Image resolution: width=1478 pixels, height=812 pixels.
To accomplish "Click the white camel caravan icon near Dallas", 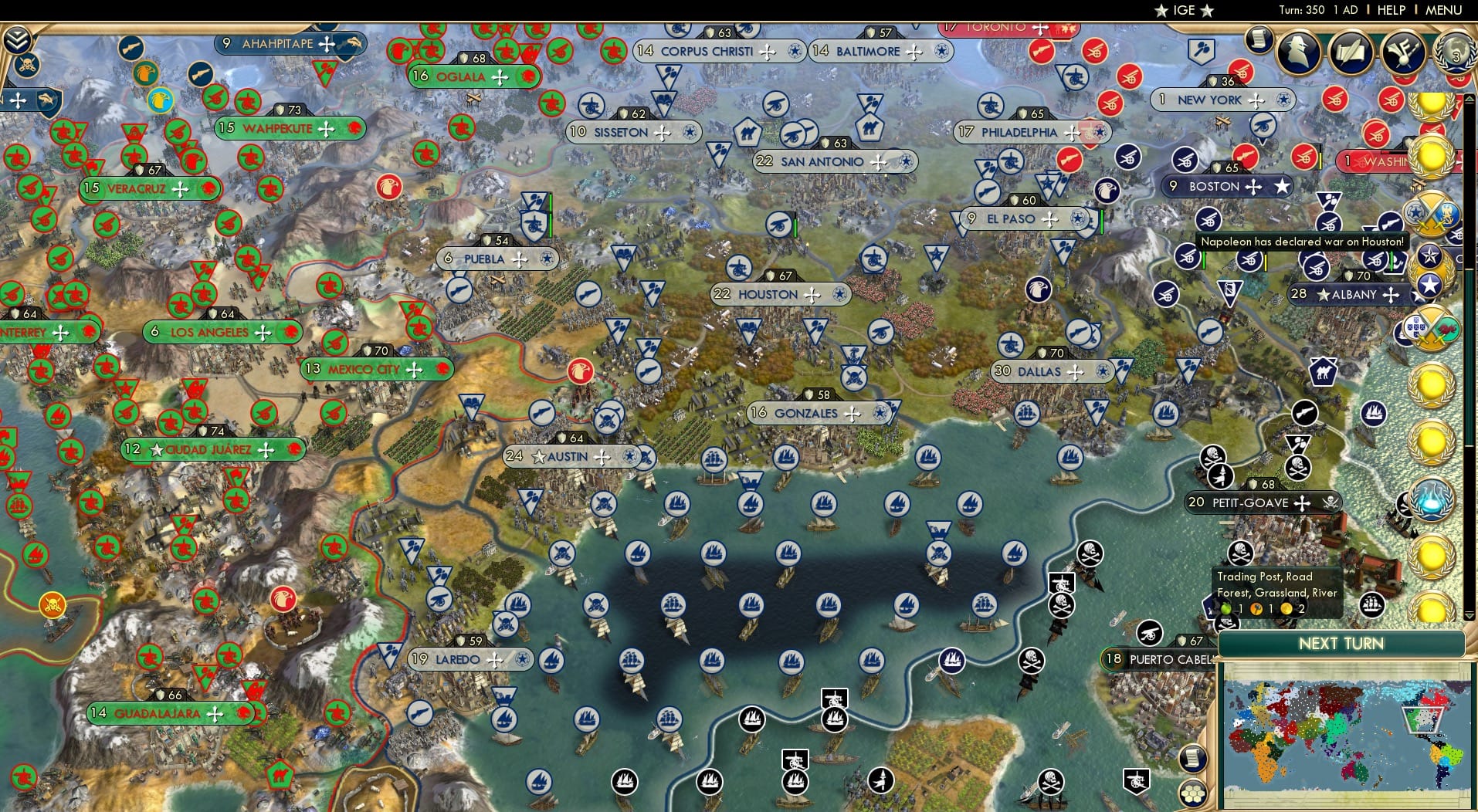I will point(1325,370).
